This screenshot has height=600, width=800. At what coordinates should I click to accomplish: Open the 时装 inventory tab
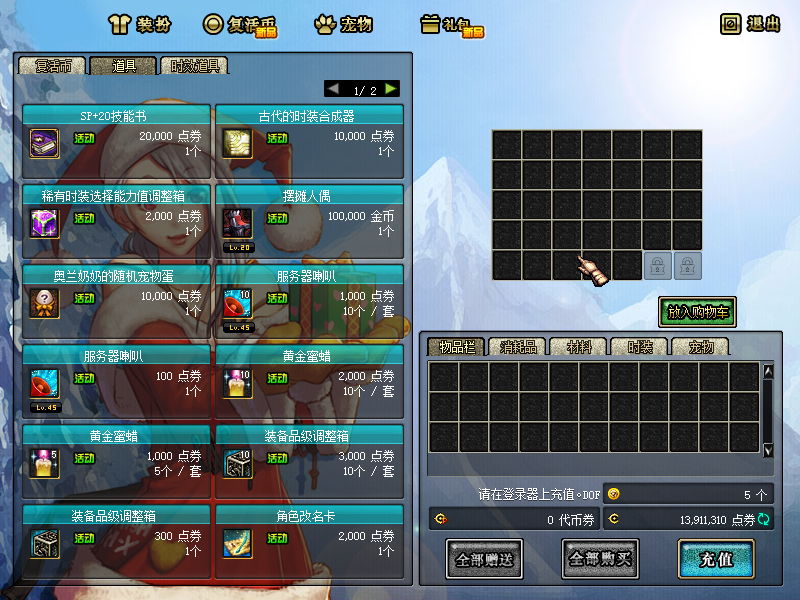639,347
